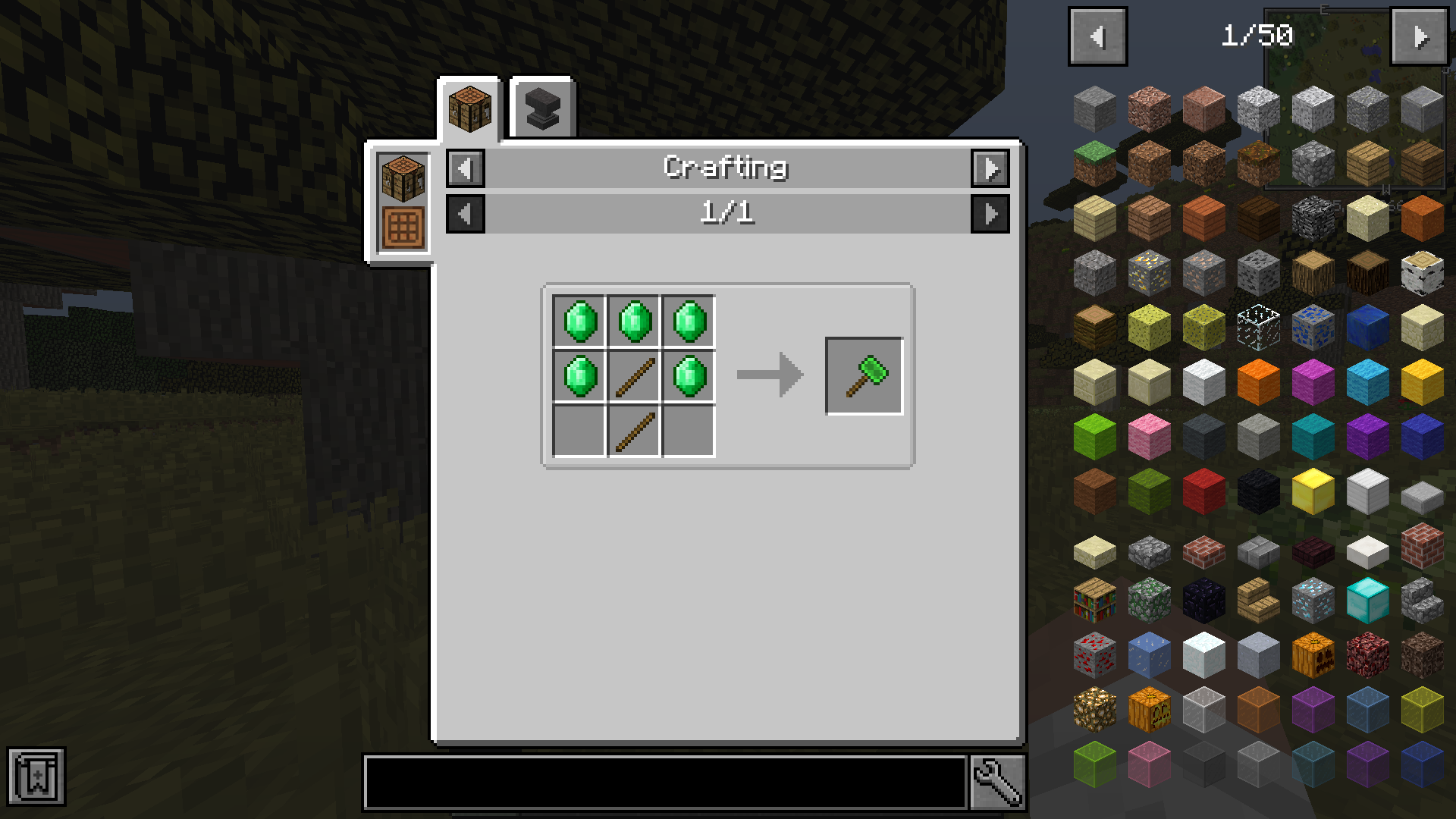Click the search text field
The height and width of the screenshot is (819, 1456).
665,782
